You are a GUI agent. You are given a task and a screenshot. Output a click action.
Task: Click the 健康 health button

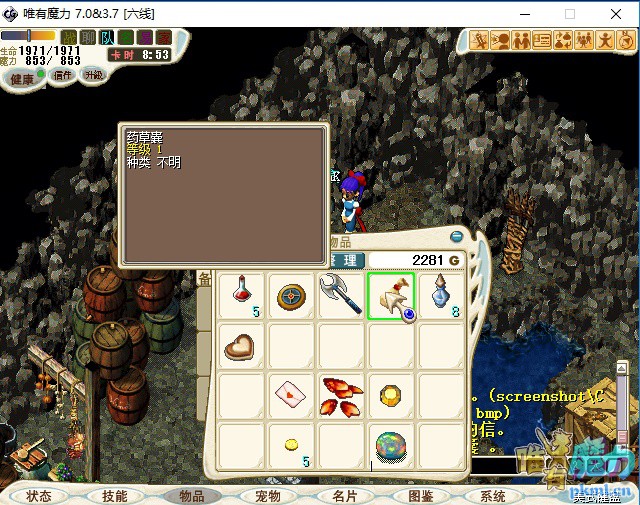point(22,77)
